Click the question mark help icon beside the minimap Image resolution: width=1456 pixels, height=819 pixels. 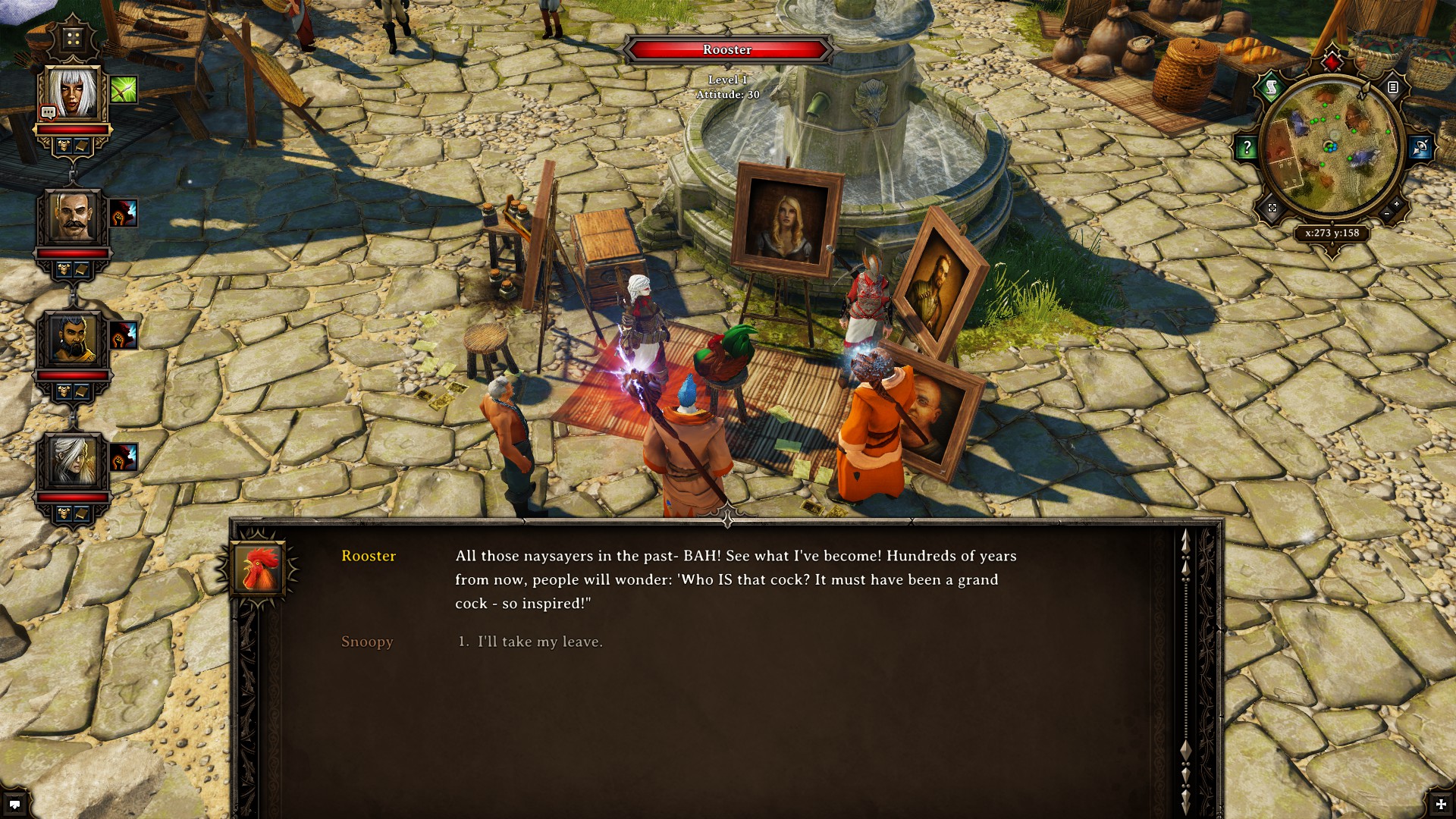tap(1247, 148)
